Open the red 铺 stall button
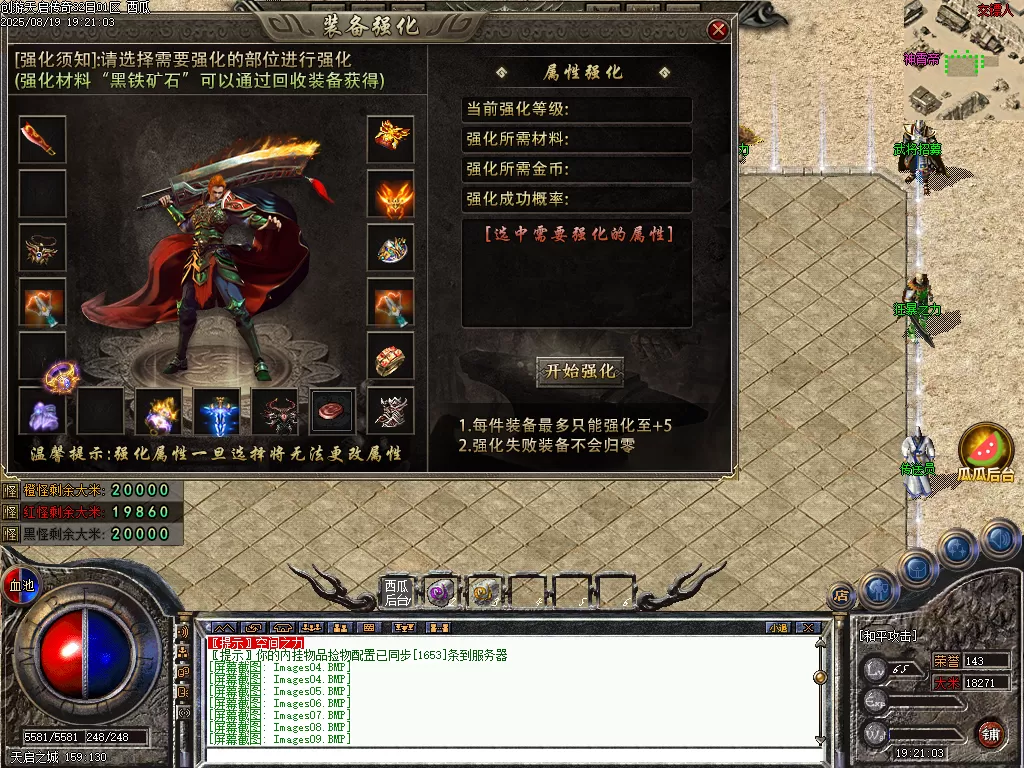 click(x=990, y=734)
